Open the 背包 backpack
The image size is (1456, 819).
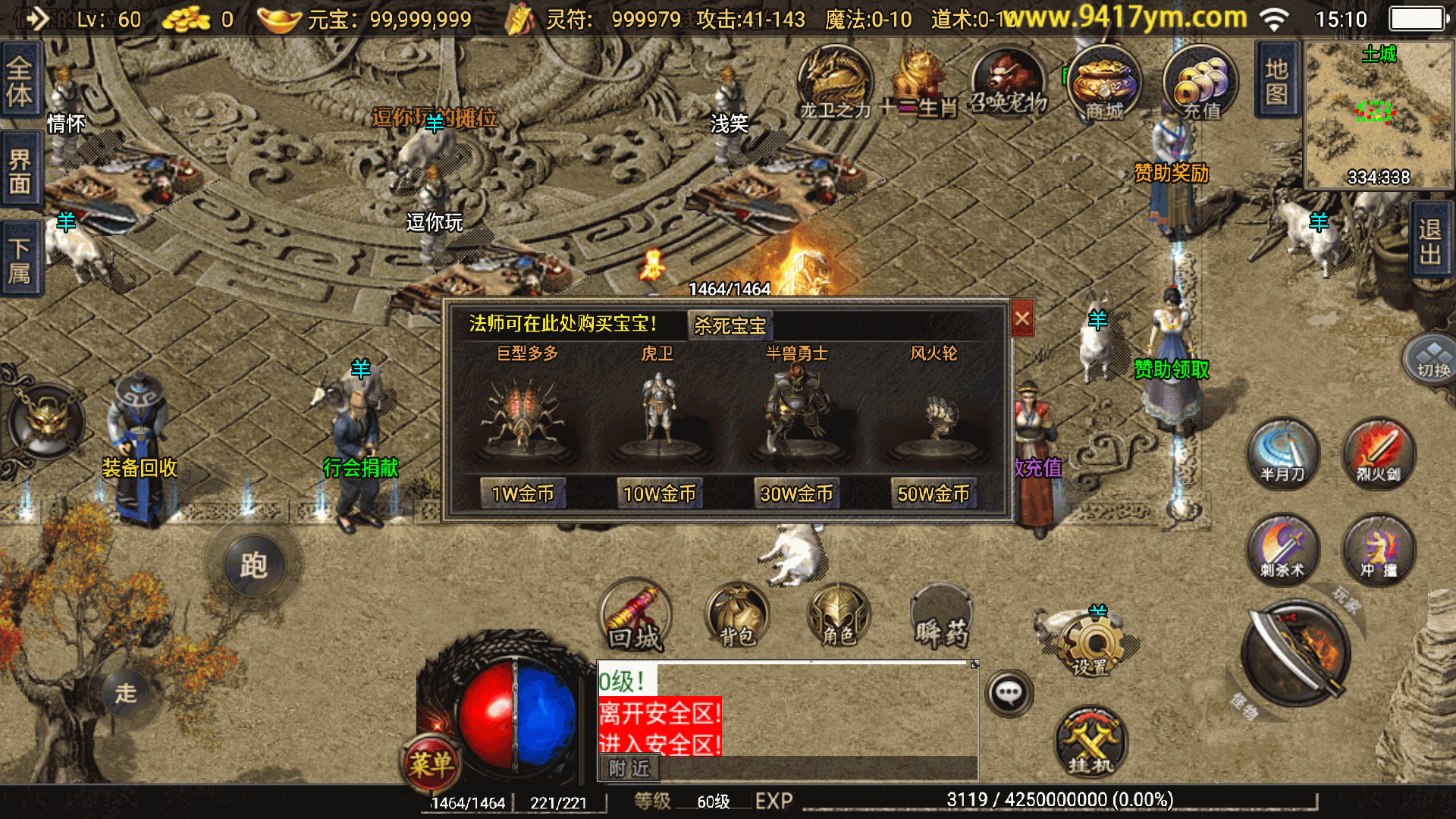tap(736, 615)
